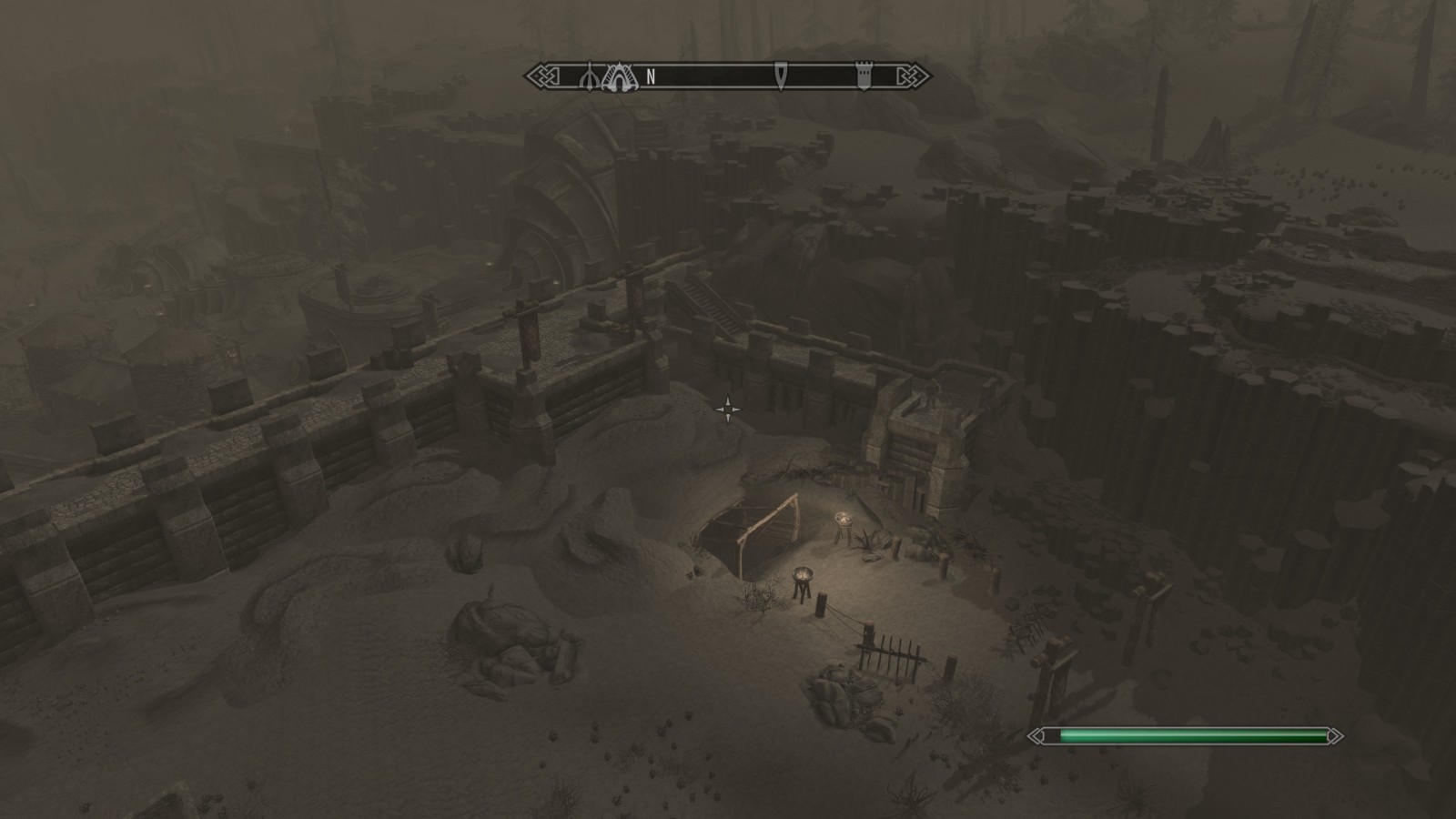Click the tower marker on the compass
The image size is (1456, 819).
(x=863, y=77)
